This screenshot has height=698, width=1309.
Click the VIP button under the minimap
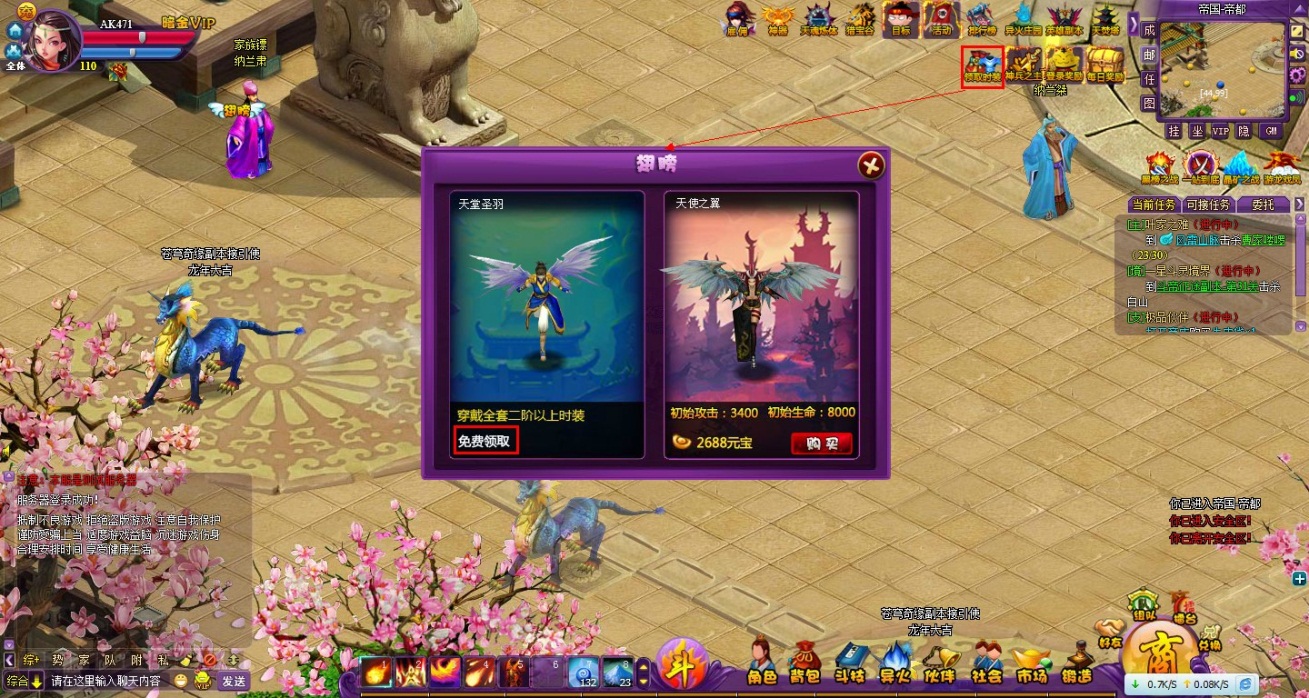[1220, 131]
